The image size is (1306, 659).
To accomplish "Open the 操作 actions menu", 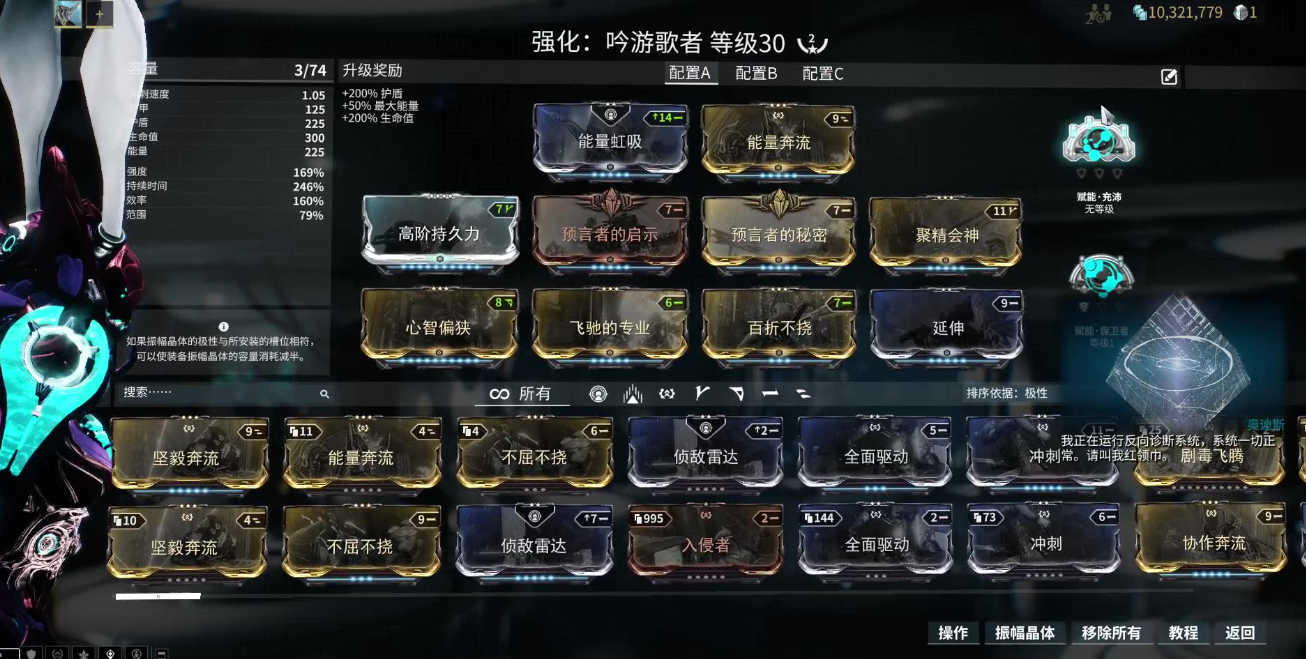I will [x=952, y=633].
